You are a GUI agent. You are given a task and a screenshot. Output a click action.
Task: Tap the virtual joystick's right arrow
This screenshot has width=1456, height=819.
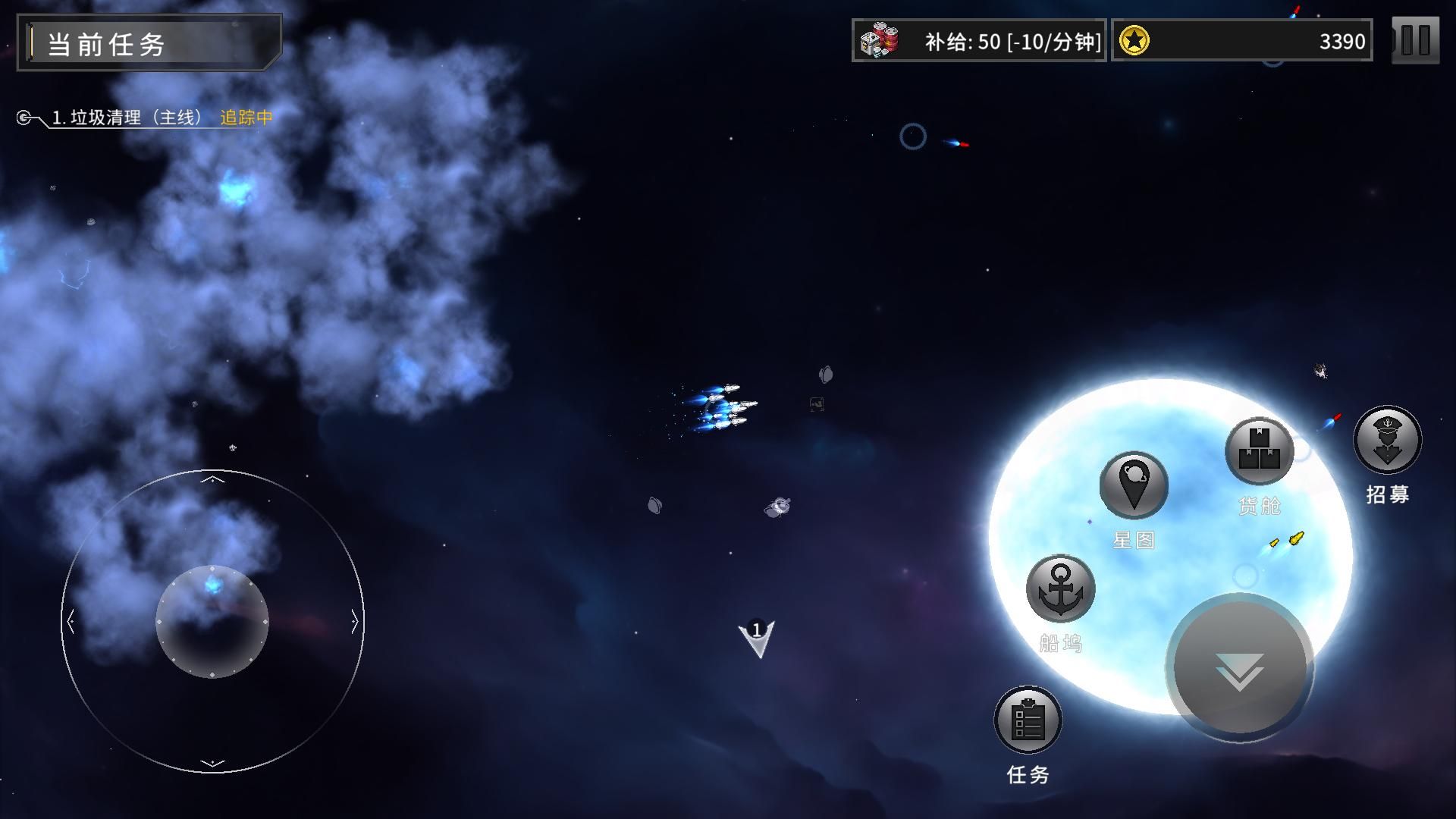point(354,623)
